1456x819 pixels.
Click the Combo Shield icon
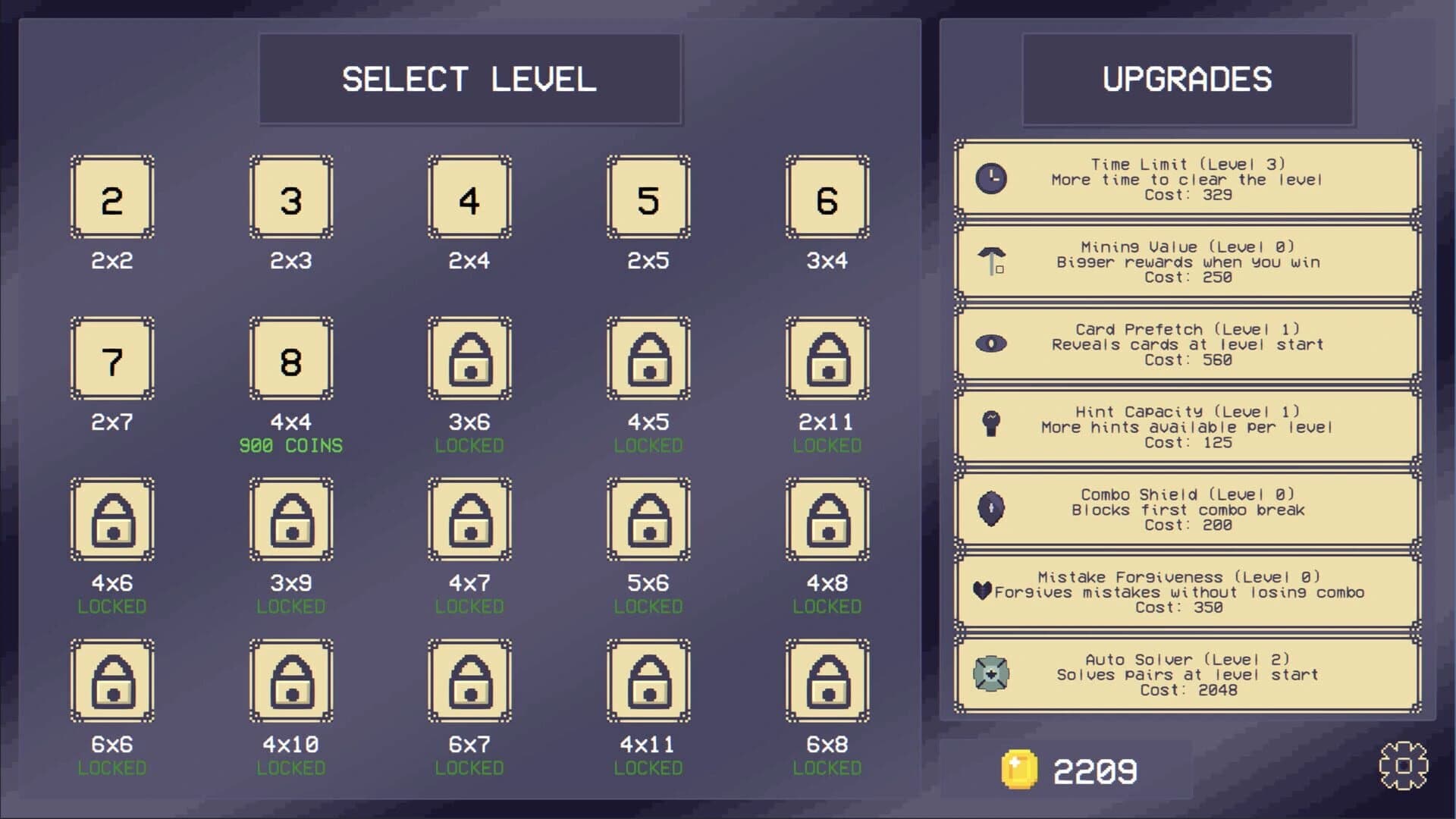coord(991,510)
